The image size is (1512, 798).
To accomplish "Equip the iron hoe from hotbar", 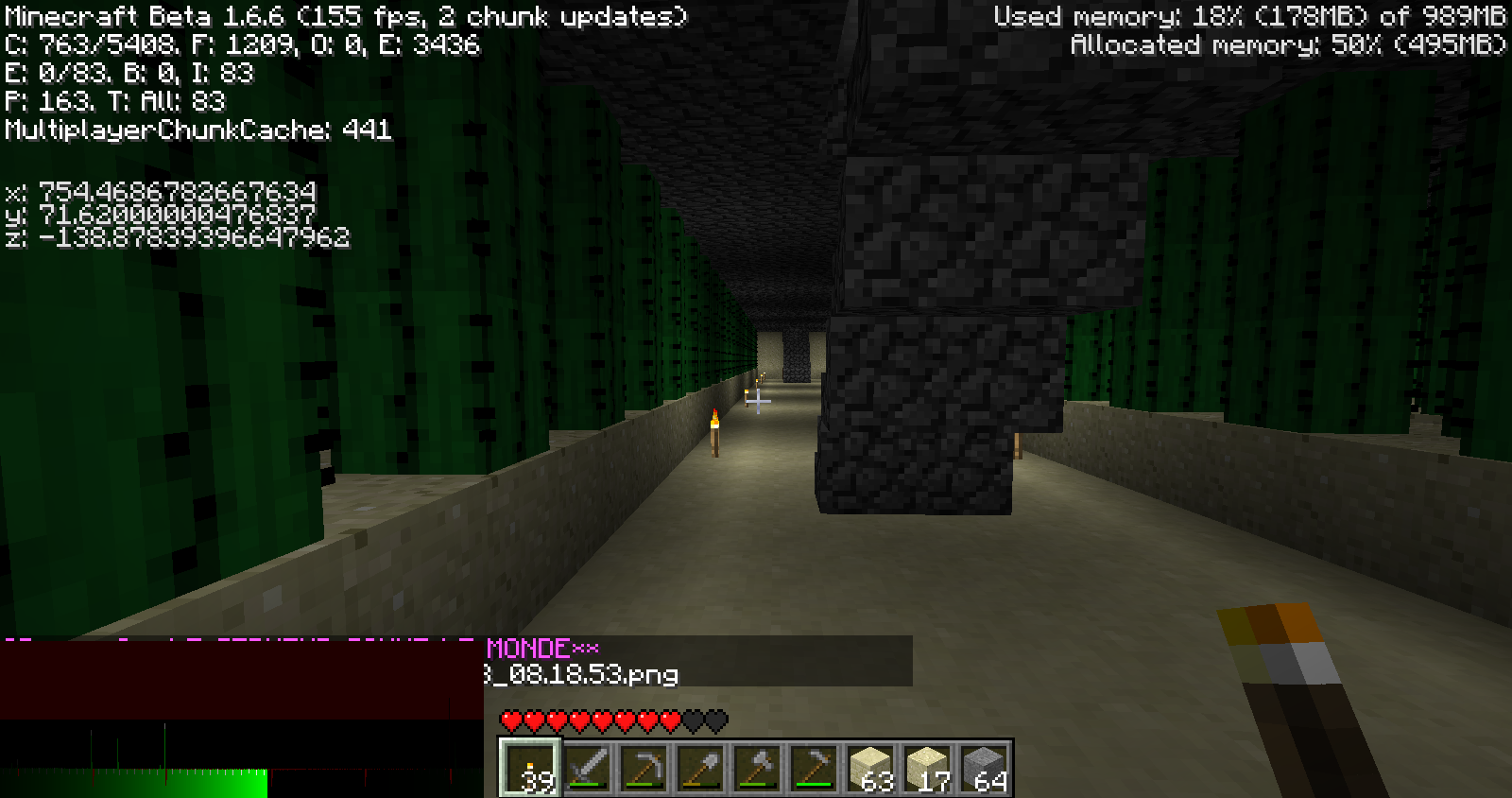I will [x=814, y=768].
